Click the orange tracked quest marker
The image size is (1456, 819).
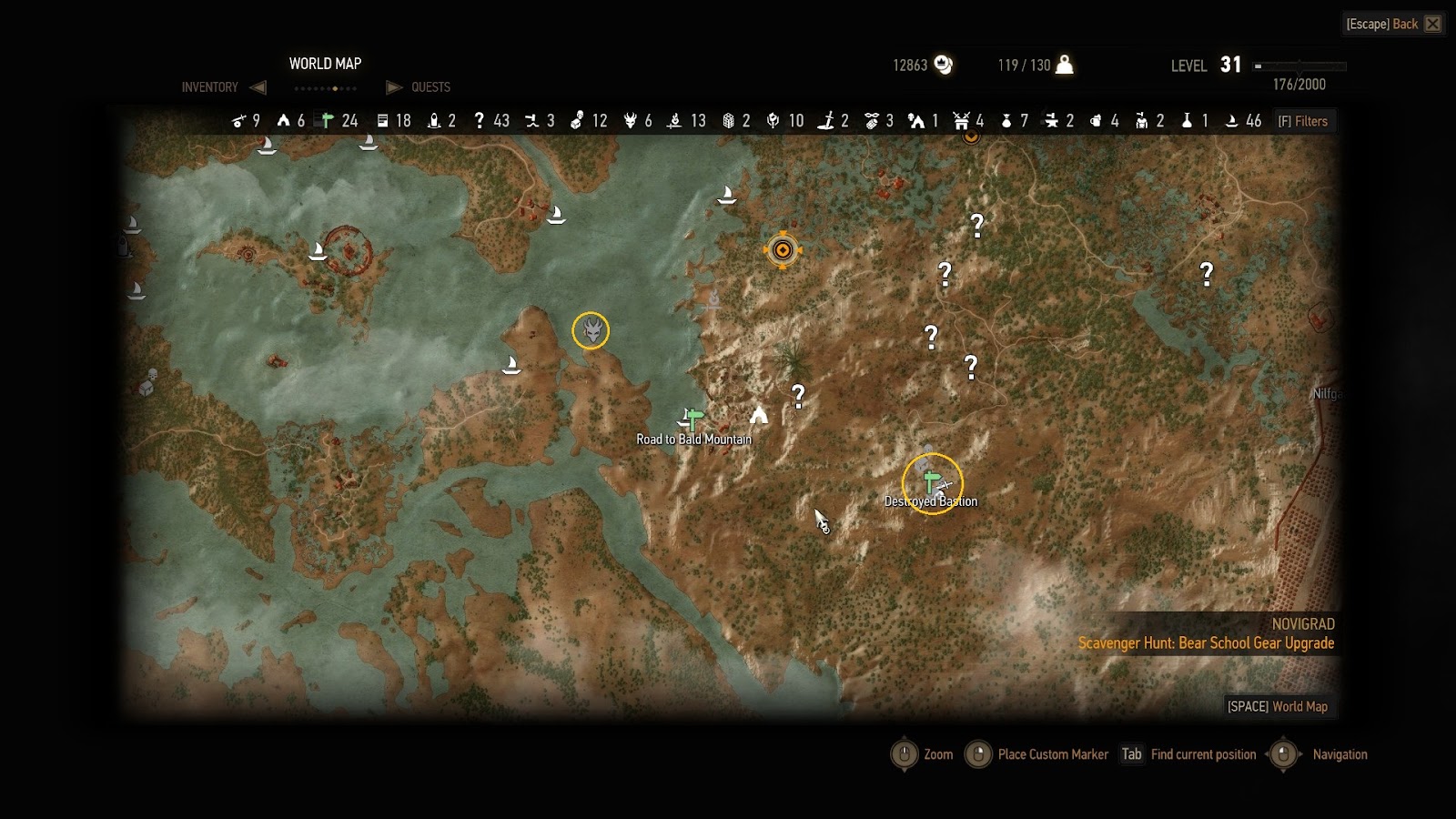(x=783, y=250)
